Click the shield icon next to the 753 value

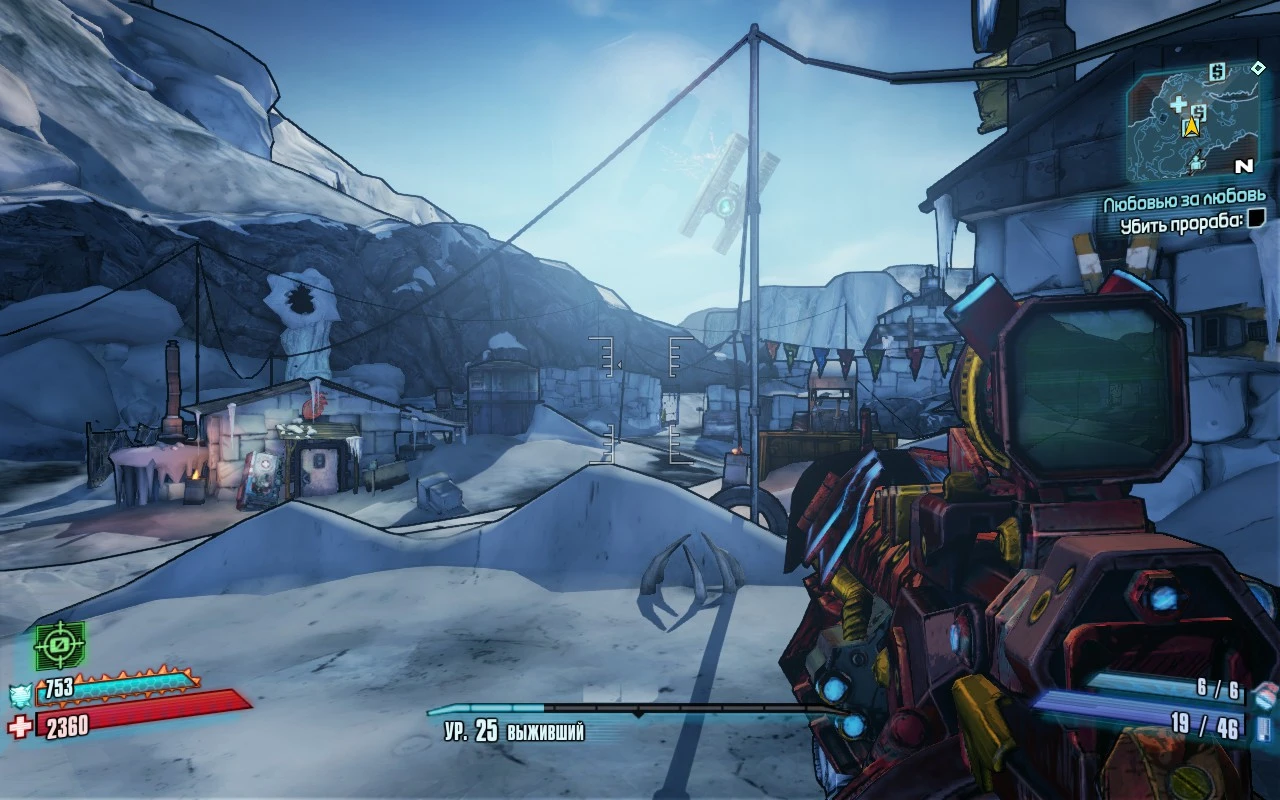point(20,693)
